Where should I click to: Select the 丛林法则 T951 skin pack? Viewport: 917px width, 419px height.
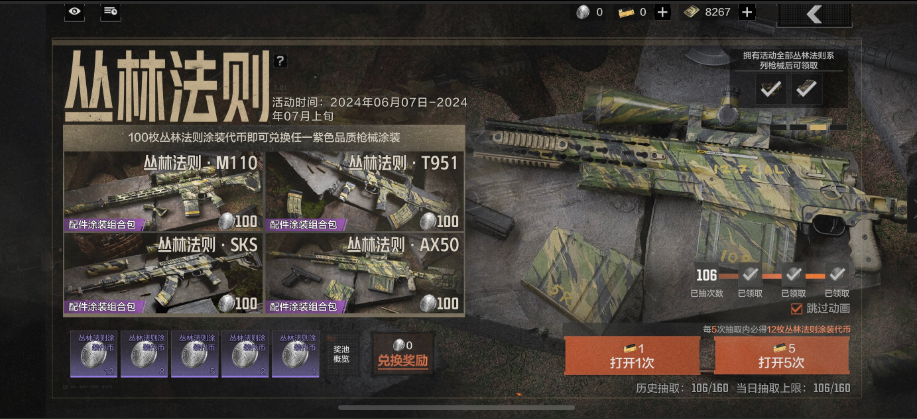[x=365, y=190]
